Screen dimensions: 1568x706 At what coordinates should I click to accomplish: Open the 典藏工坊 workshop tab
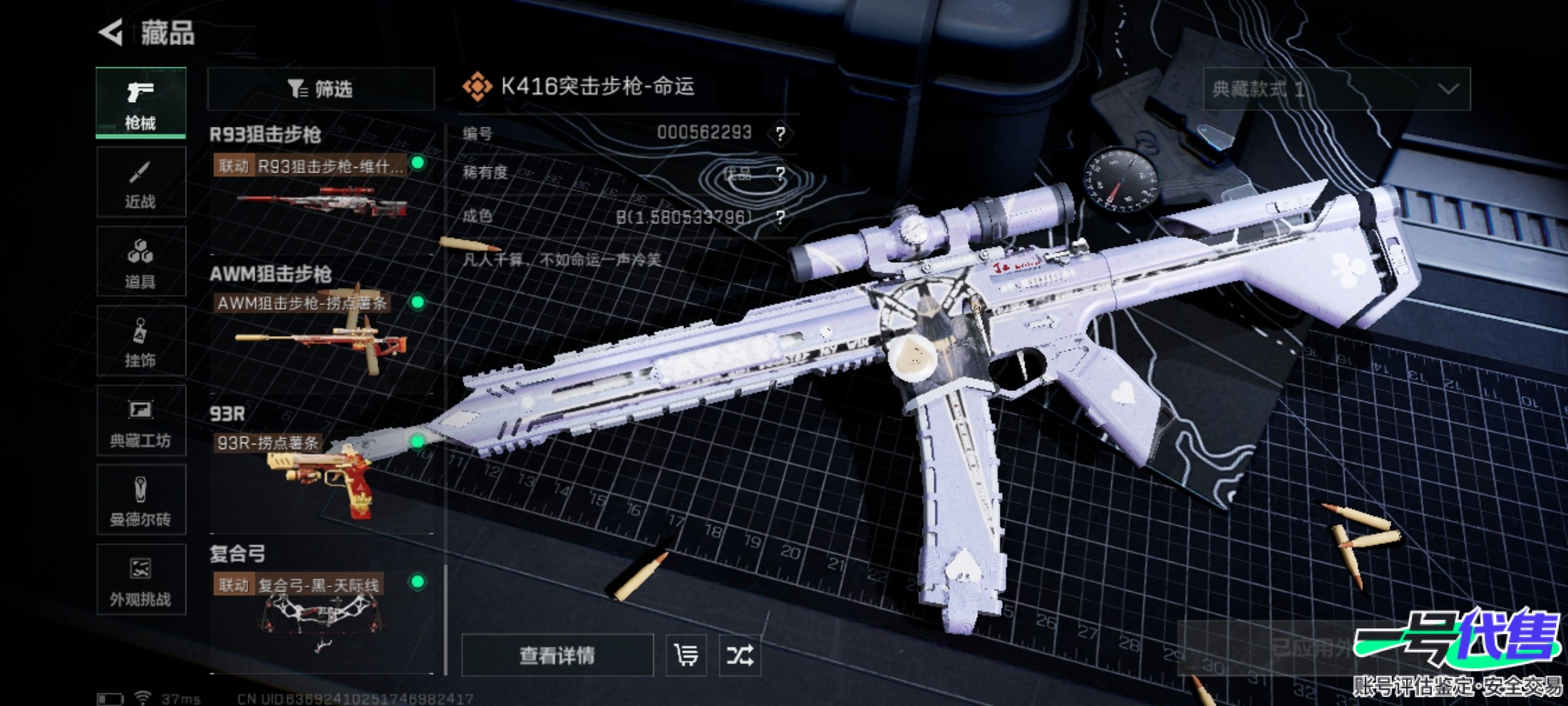[x=140, y=421]
